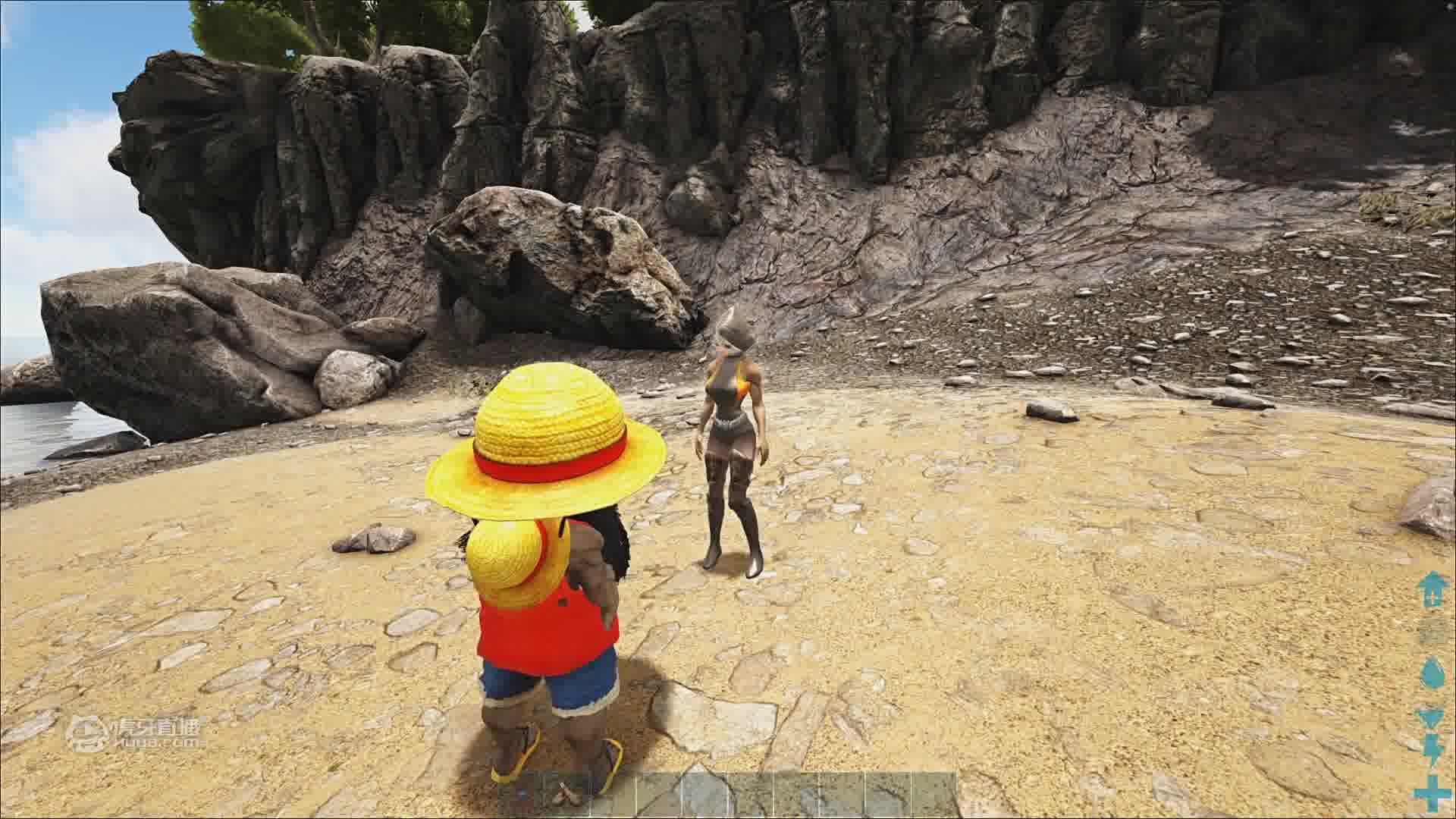This screenshot has height=819, width=1456.
Task: Select the lightning bolt stamina icon
Action: [1432, 750]
